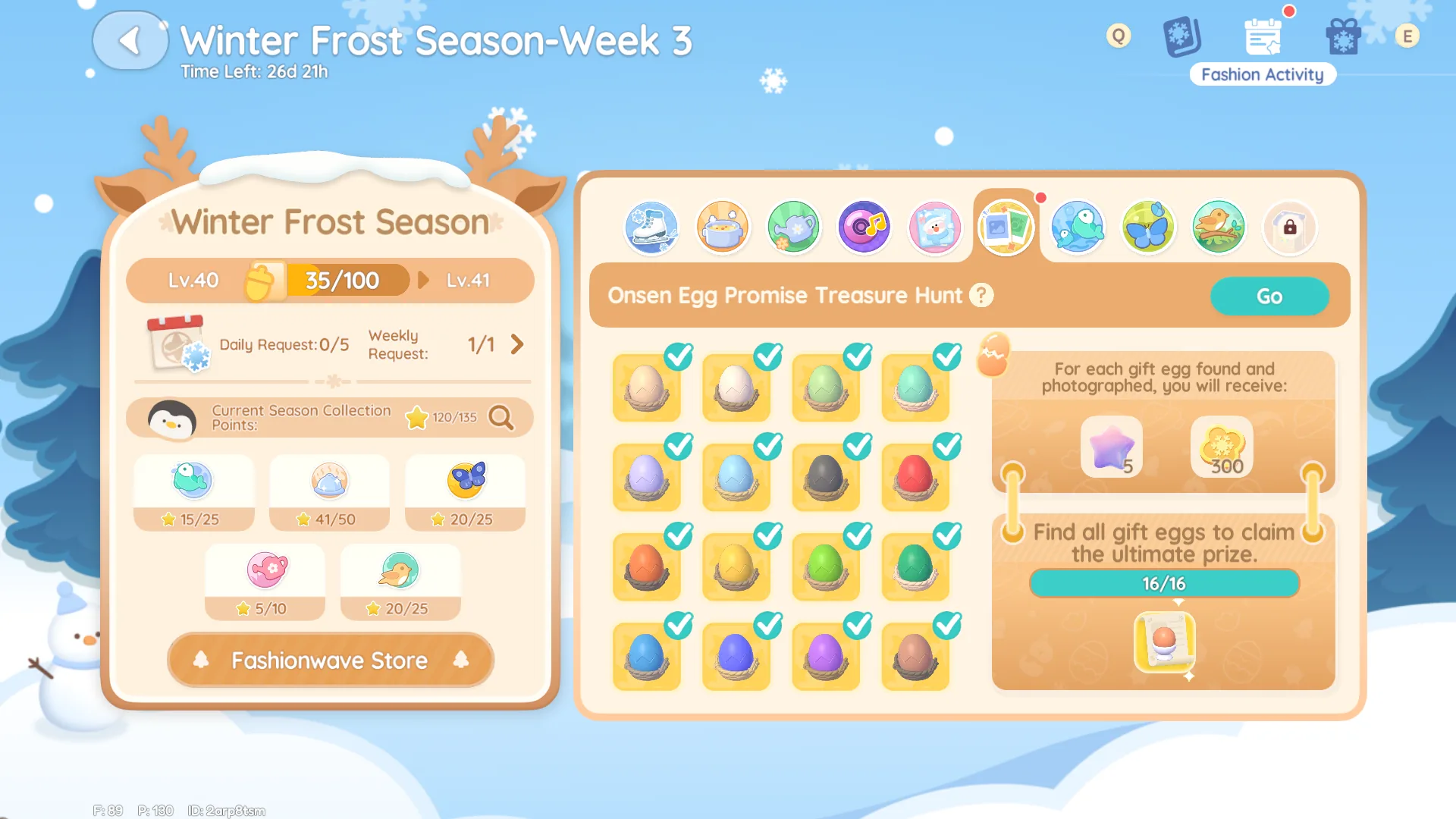The width and height of the screenshot is (1456, 819).
Task: Select the butterfly activity icon
Action: 1147,227
